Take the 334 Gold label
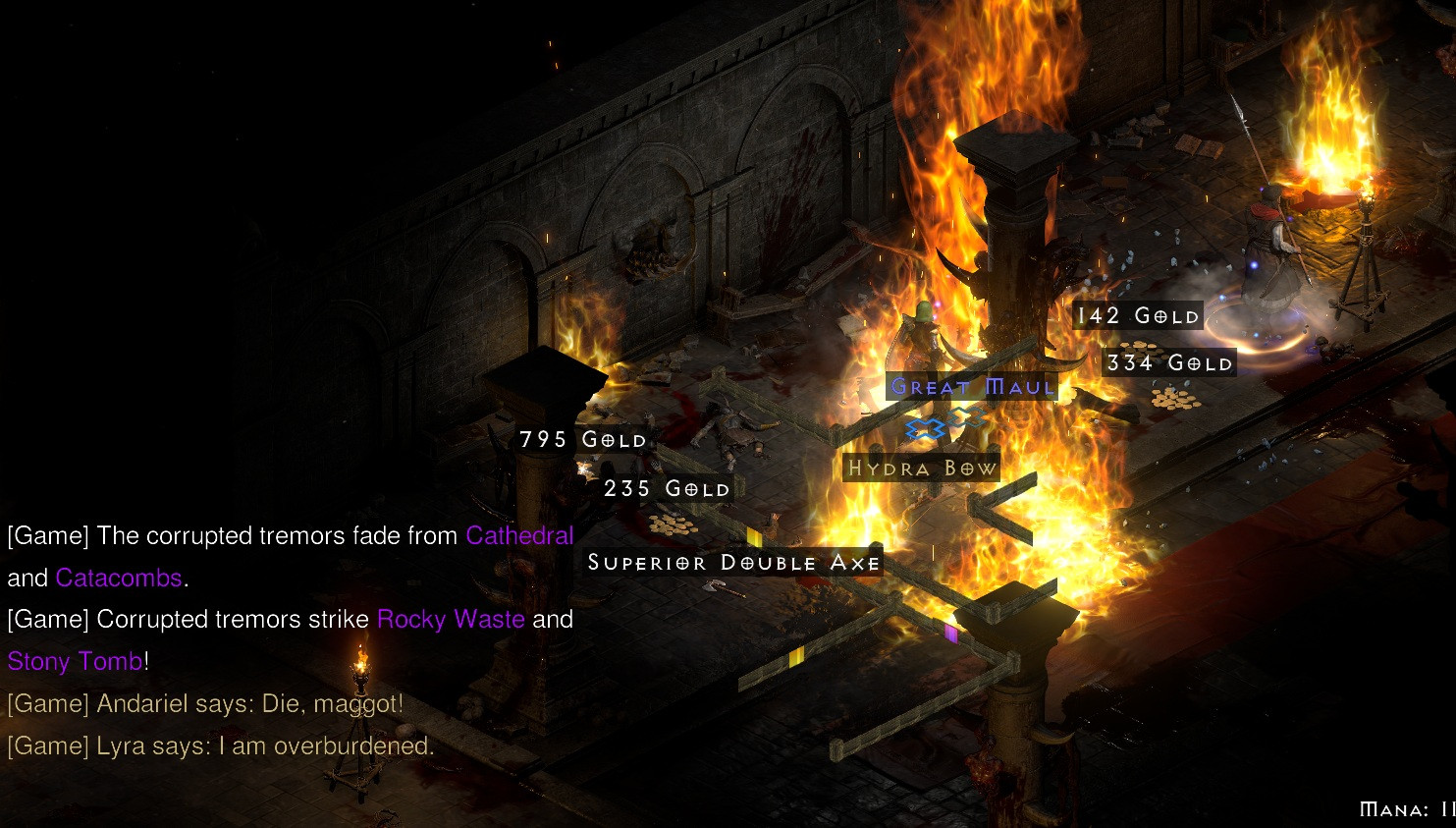This screenshot has width=1456, height=828. (x=1168, y=363)
